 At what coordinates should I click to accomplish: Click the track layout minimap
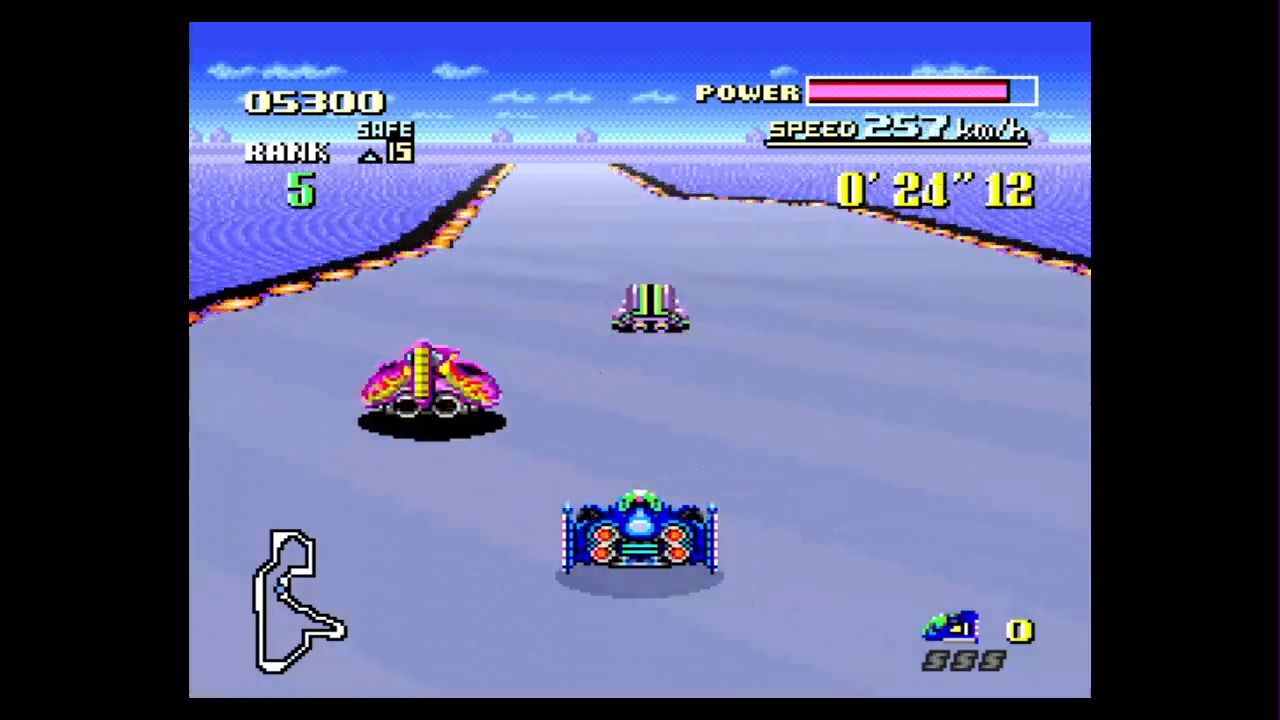coord(298,601)
